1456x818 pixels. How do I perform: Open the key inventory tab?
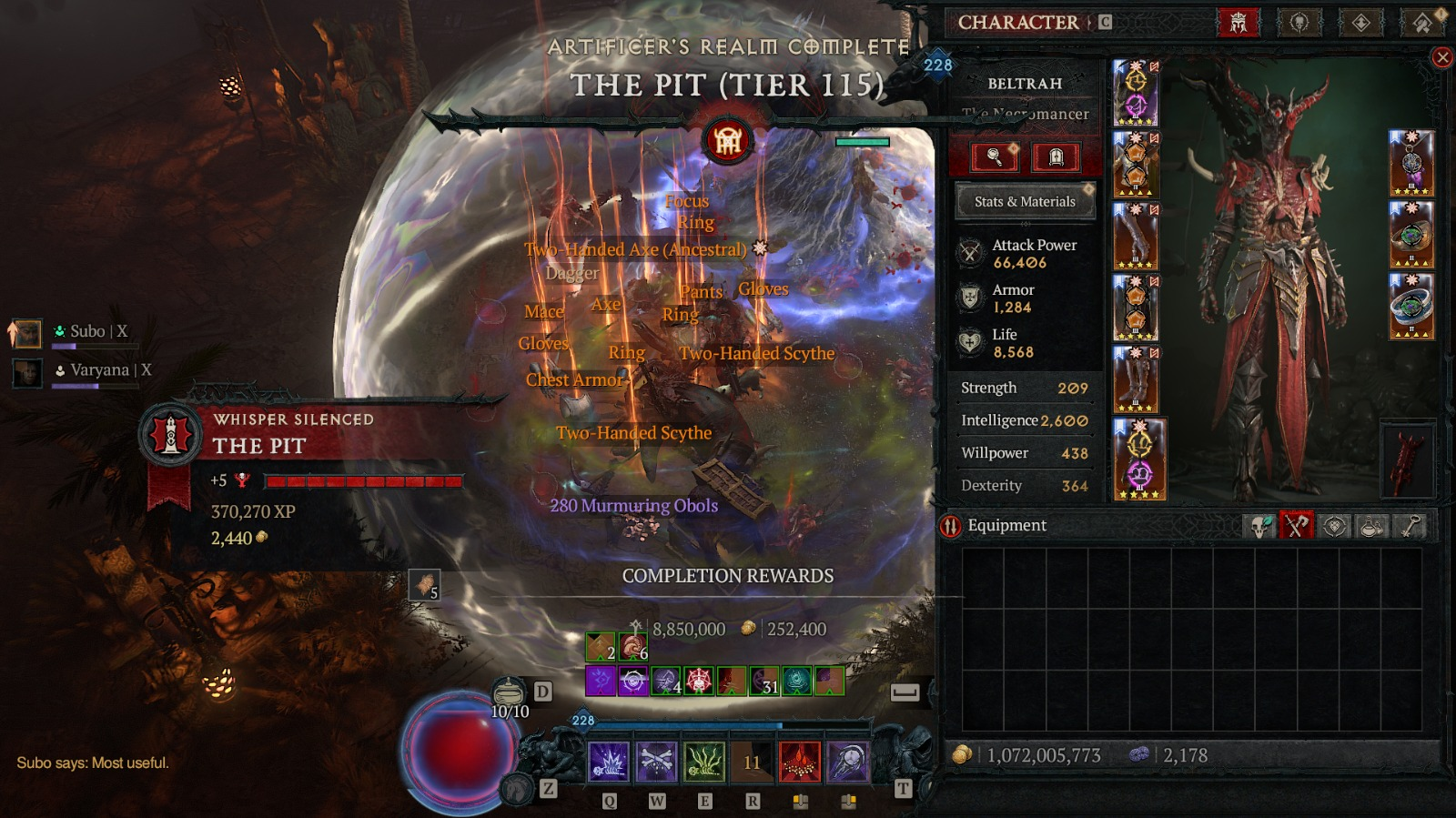click(1410, 526)
